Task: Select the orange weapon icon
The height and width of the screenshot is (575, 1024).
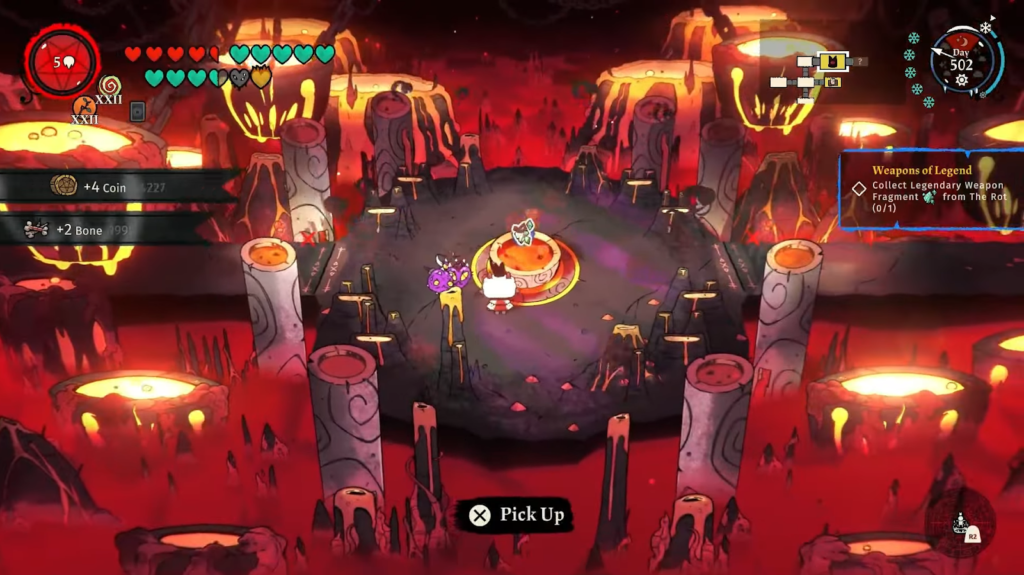Action: coord(84,105)
